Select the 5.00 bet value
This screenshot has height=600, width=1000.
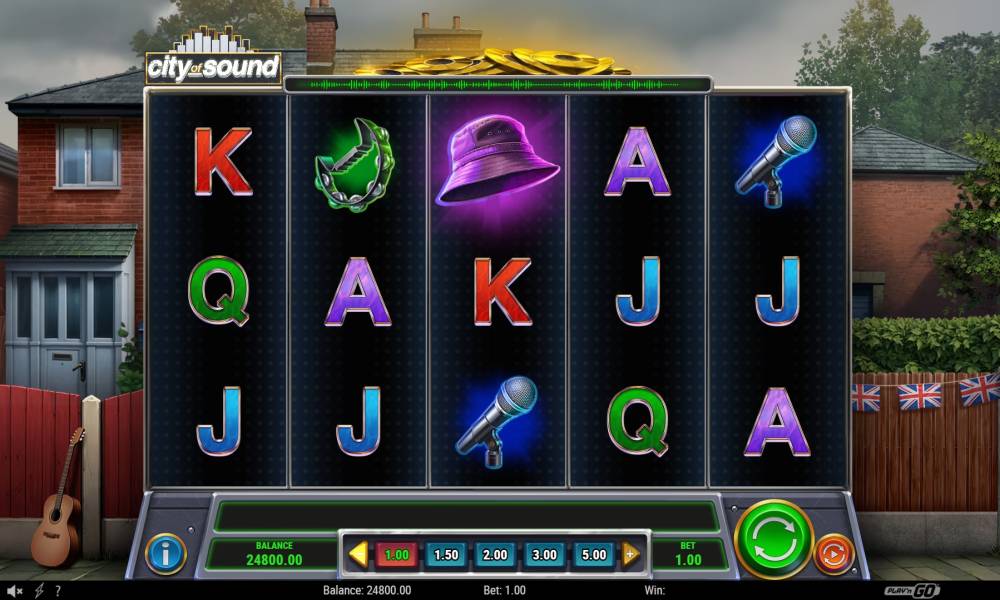point(593,555)
